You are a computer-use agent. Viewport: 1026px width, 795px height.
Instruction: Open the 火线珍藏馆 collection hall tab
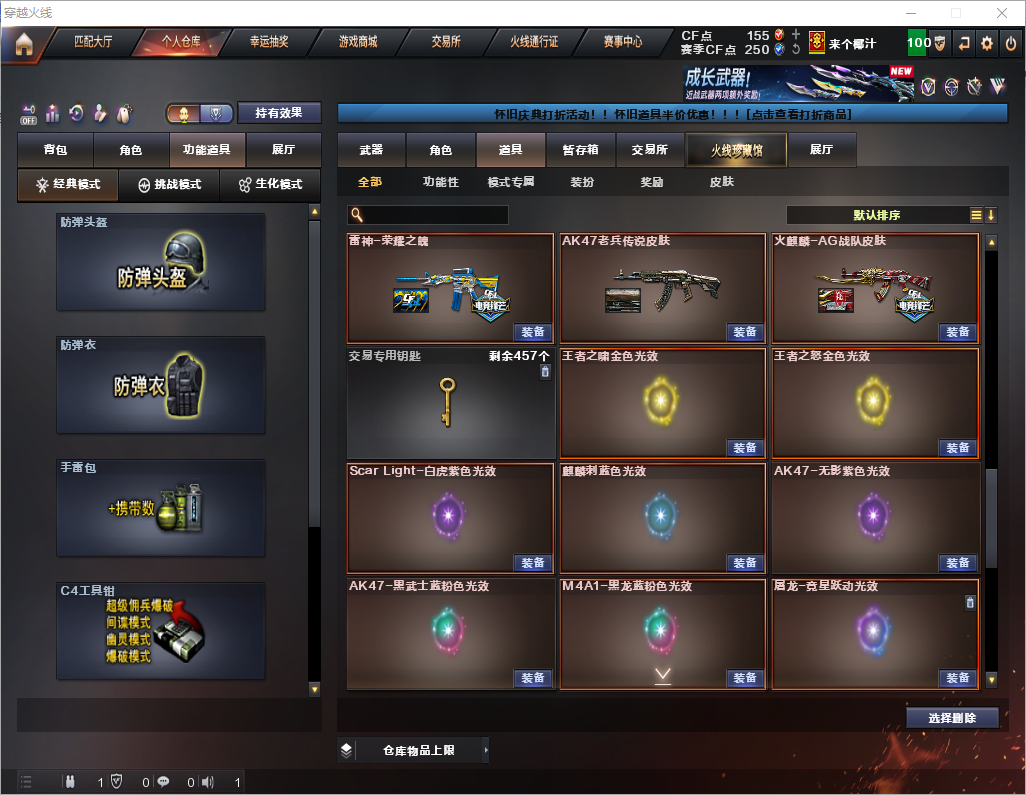(736, 151)
